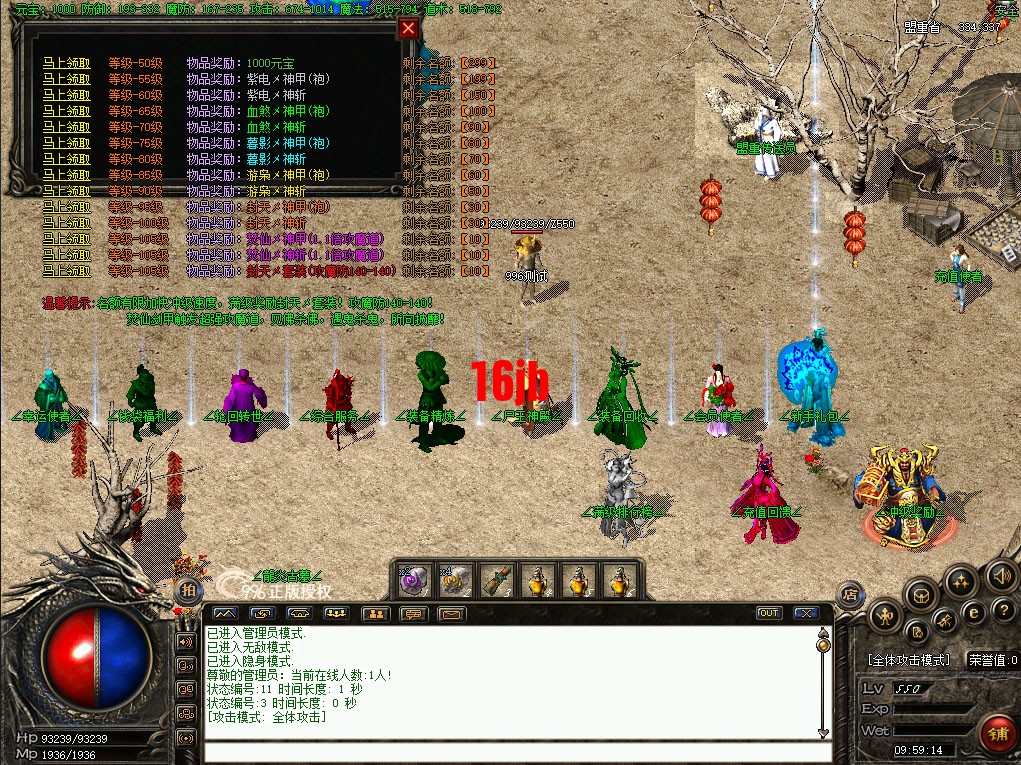Claim the level-65 血煞神甲 reward
The image size is (1021, 765).
coord(66,111)
